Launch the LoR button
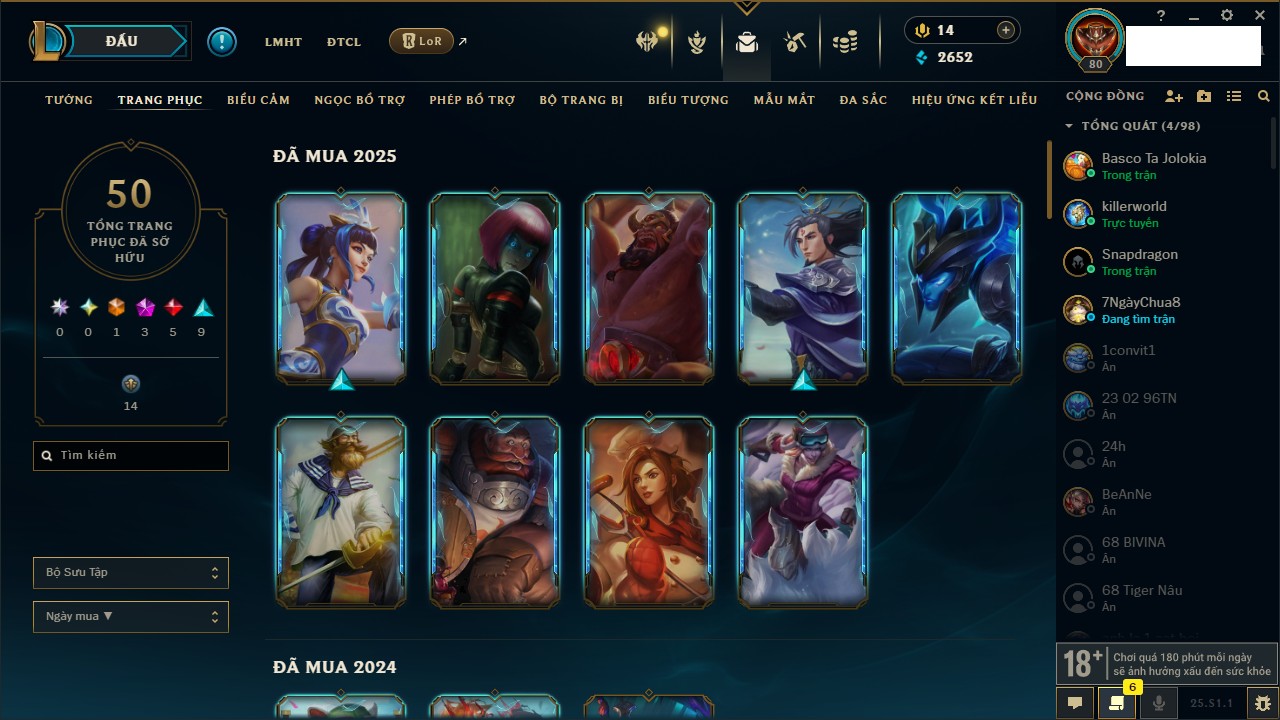Screen dimensions: 1280x720 [x=421, y=41]
